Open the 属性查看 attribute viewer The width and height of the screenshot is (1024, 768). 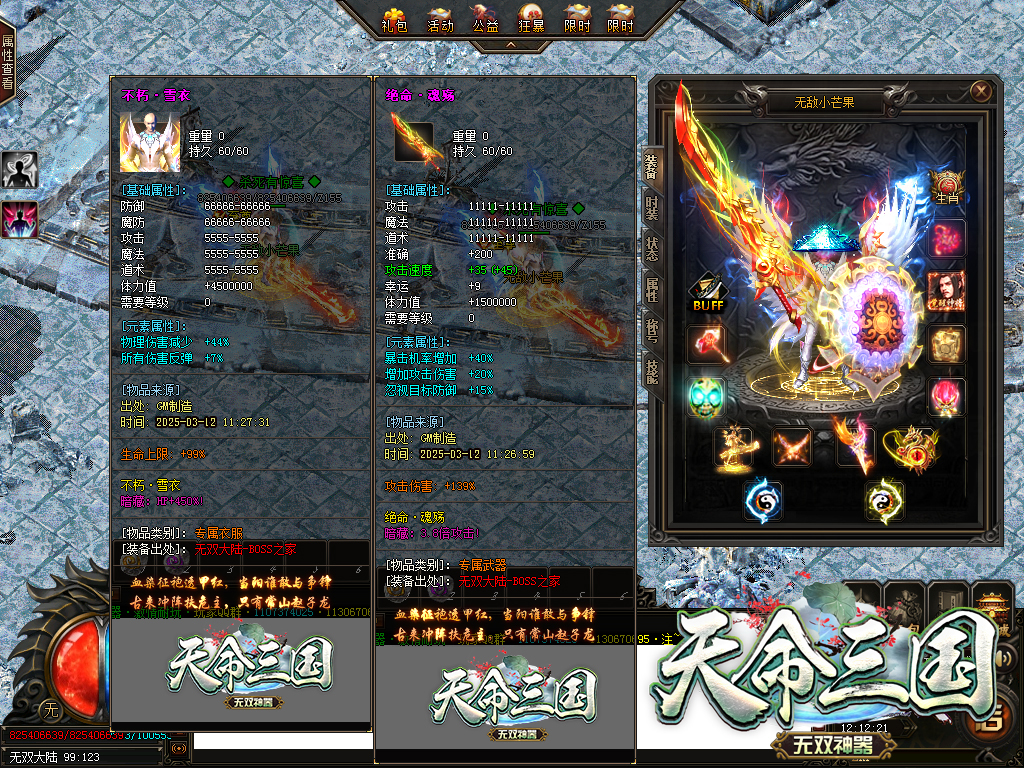tap(7, 62)
